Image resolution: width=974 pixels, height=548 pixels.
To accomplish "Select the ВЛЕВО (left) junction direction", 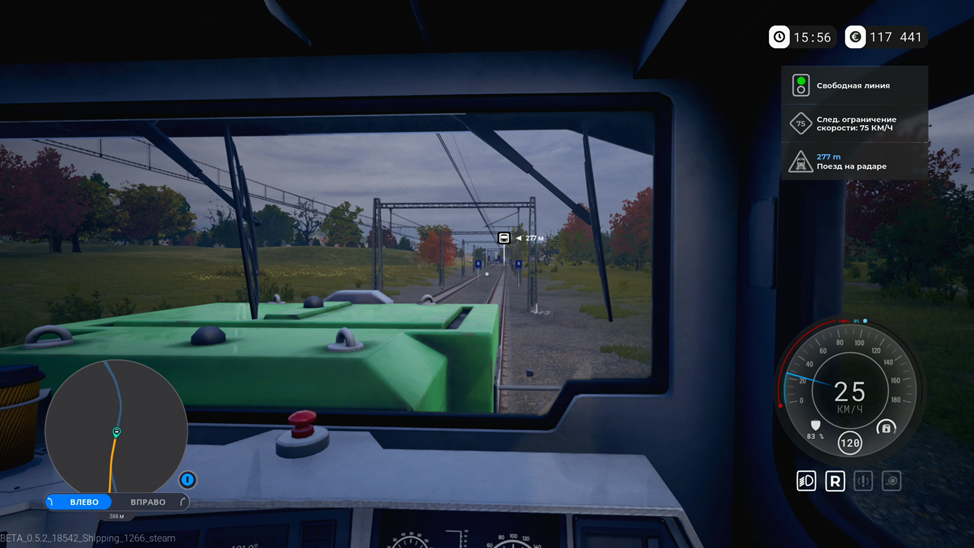I will [x=84, y=502].
